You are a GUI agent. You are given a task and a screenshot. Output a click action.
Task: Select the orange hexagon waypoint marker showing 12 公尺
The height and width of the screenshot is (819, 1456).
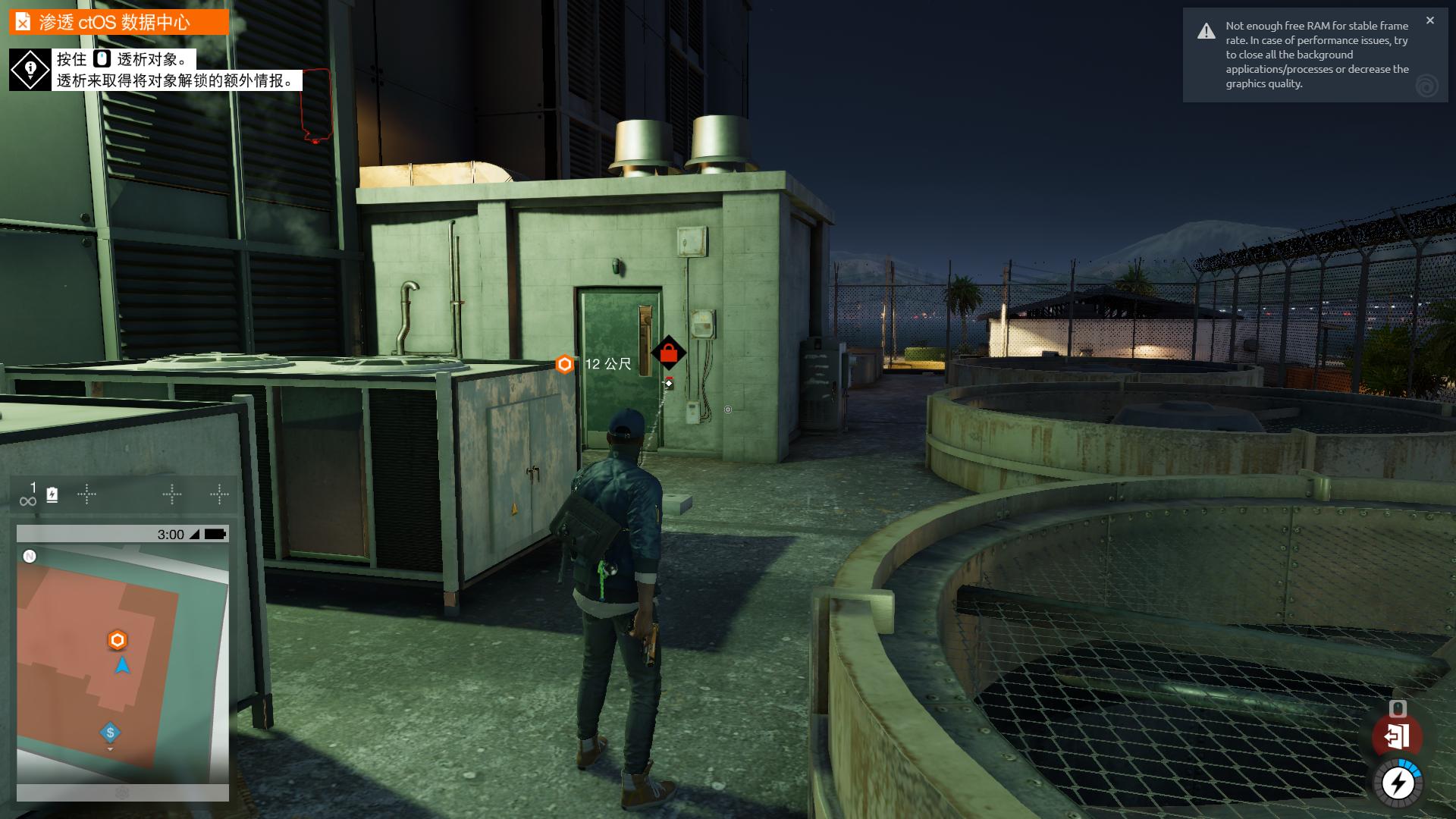[564, 365]
